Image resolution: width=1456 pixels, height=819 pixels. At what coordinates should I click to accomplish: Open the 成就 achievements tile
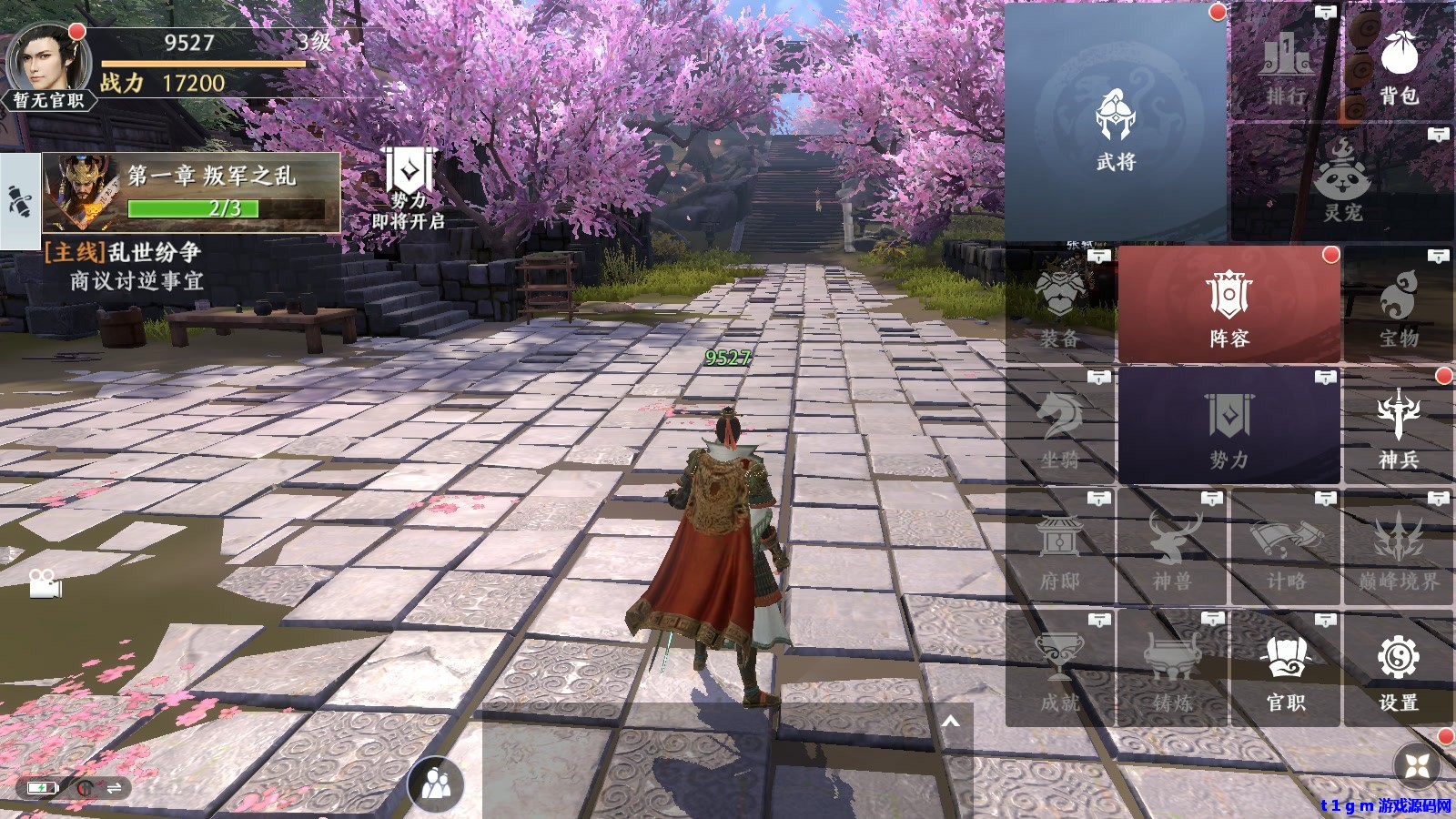point(1060,669)
